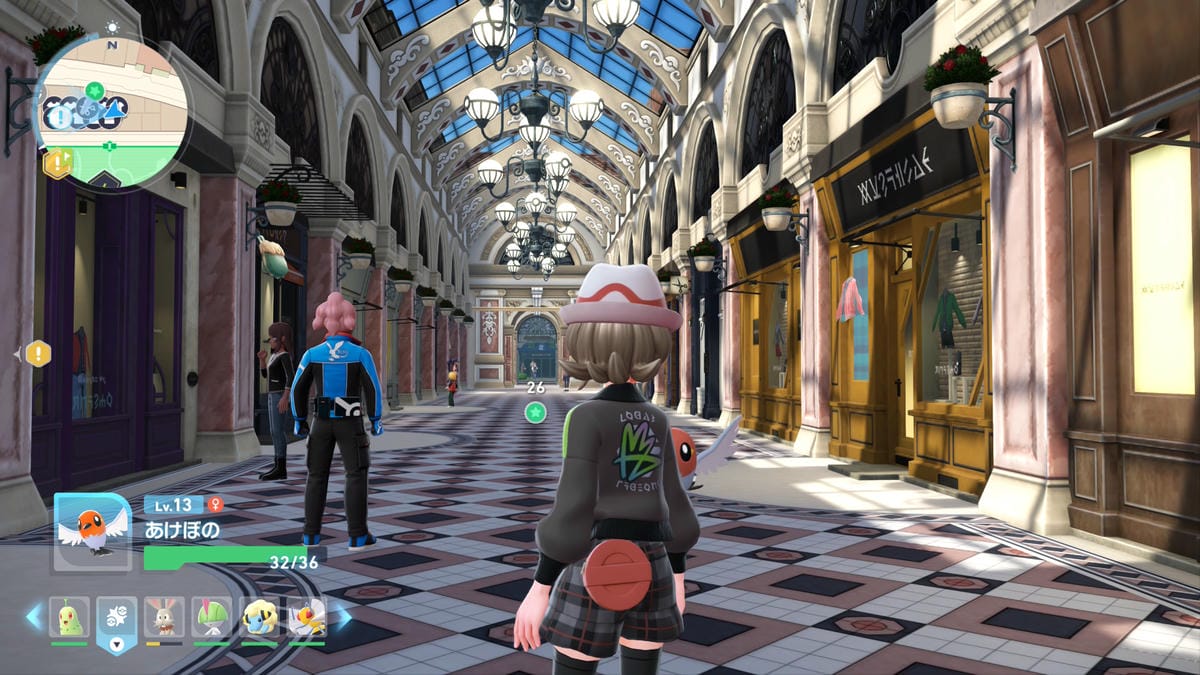
Task: Click the yellow quest marker at left screen edge
Action: pyautogui.click(x=37, y=353)
